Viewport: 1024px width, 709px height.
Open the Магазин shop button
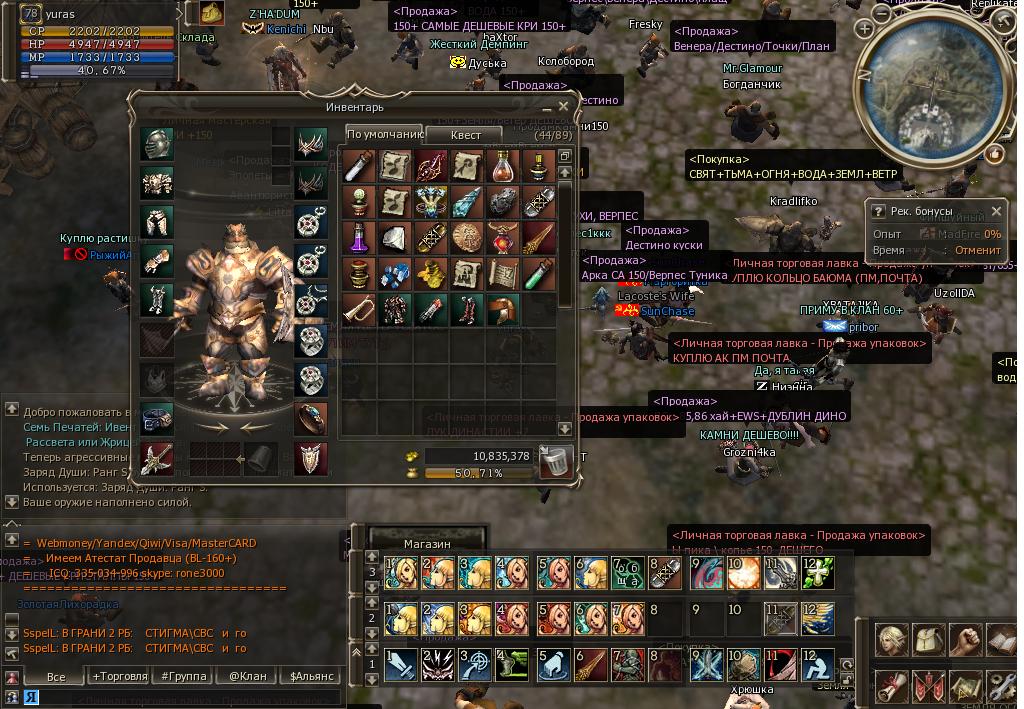coord(427,543)
